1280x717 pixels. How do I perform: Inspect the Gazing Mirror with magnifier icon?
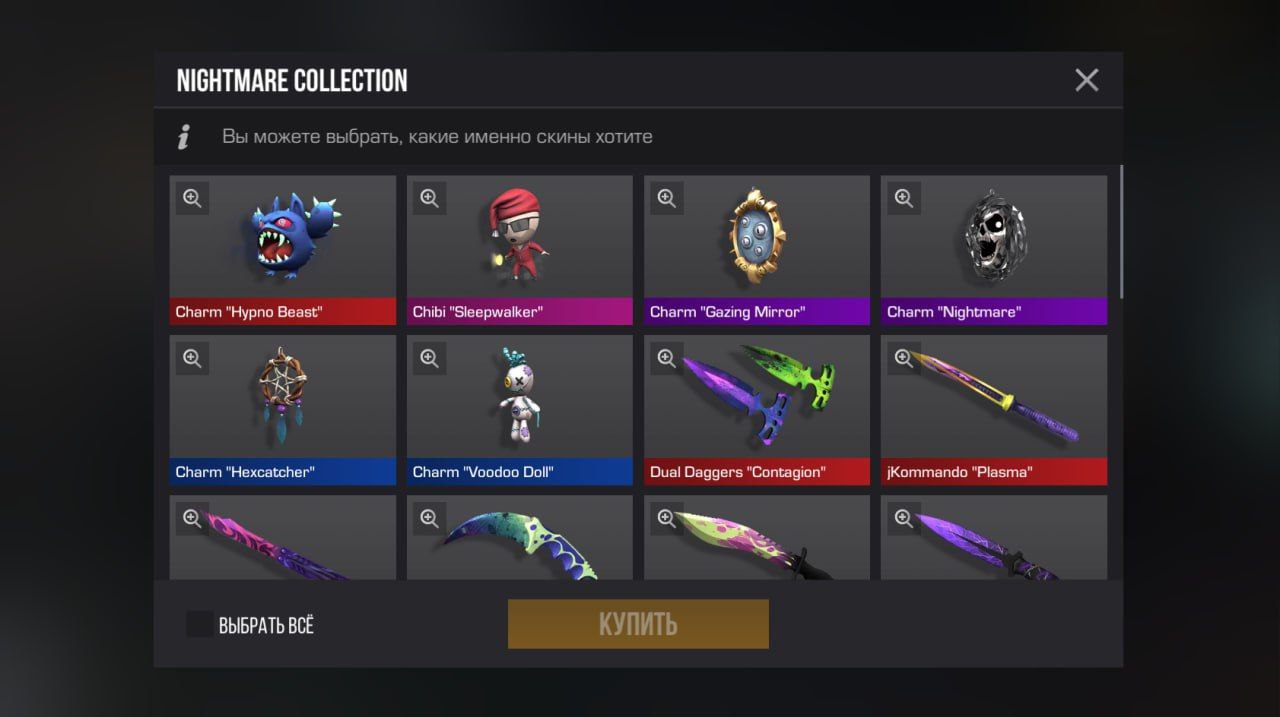coord(666,198)
